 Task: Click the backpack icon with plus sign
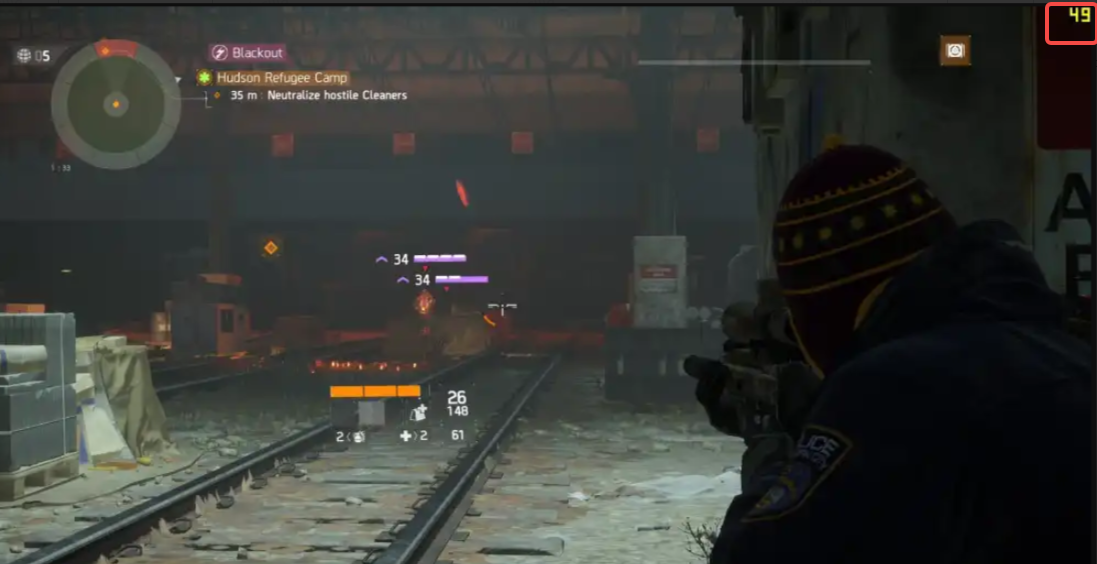pyautogui.click(x=420, y=409)
